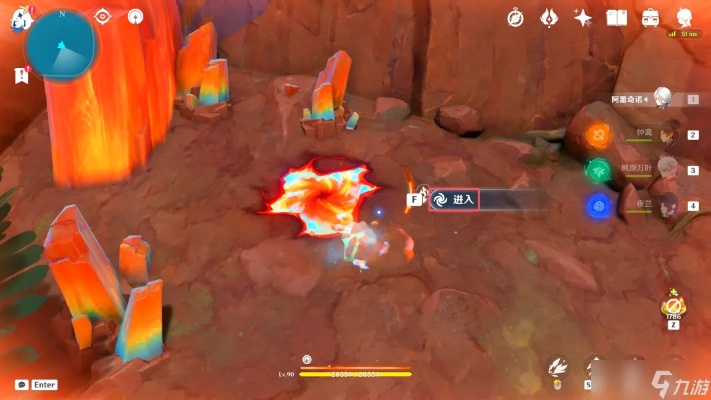
Task: Open the quest log bookmark icon
Action: coord(20,75)
